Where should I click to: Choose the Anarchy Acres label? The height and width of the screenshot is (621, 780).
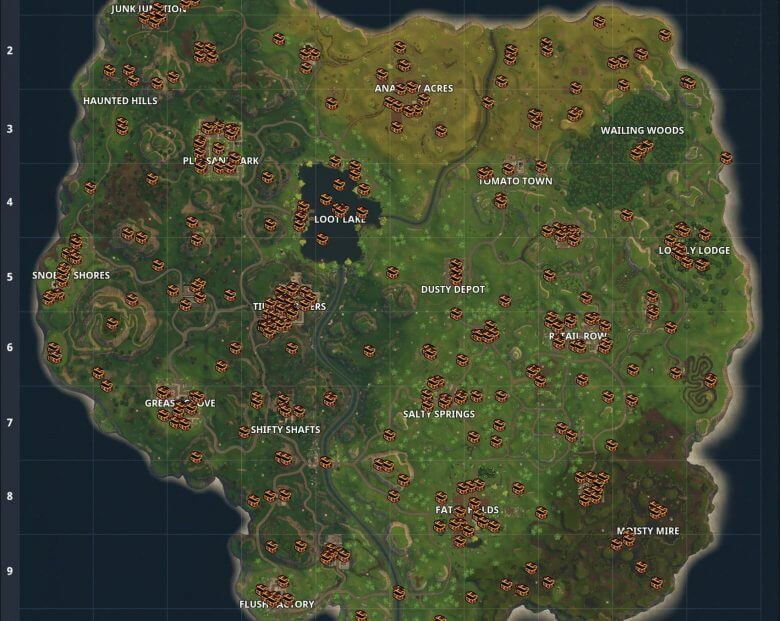point(414,89)
